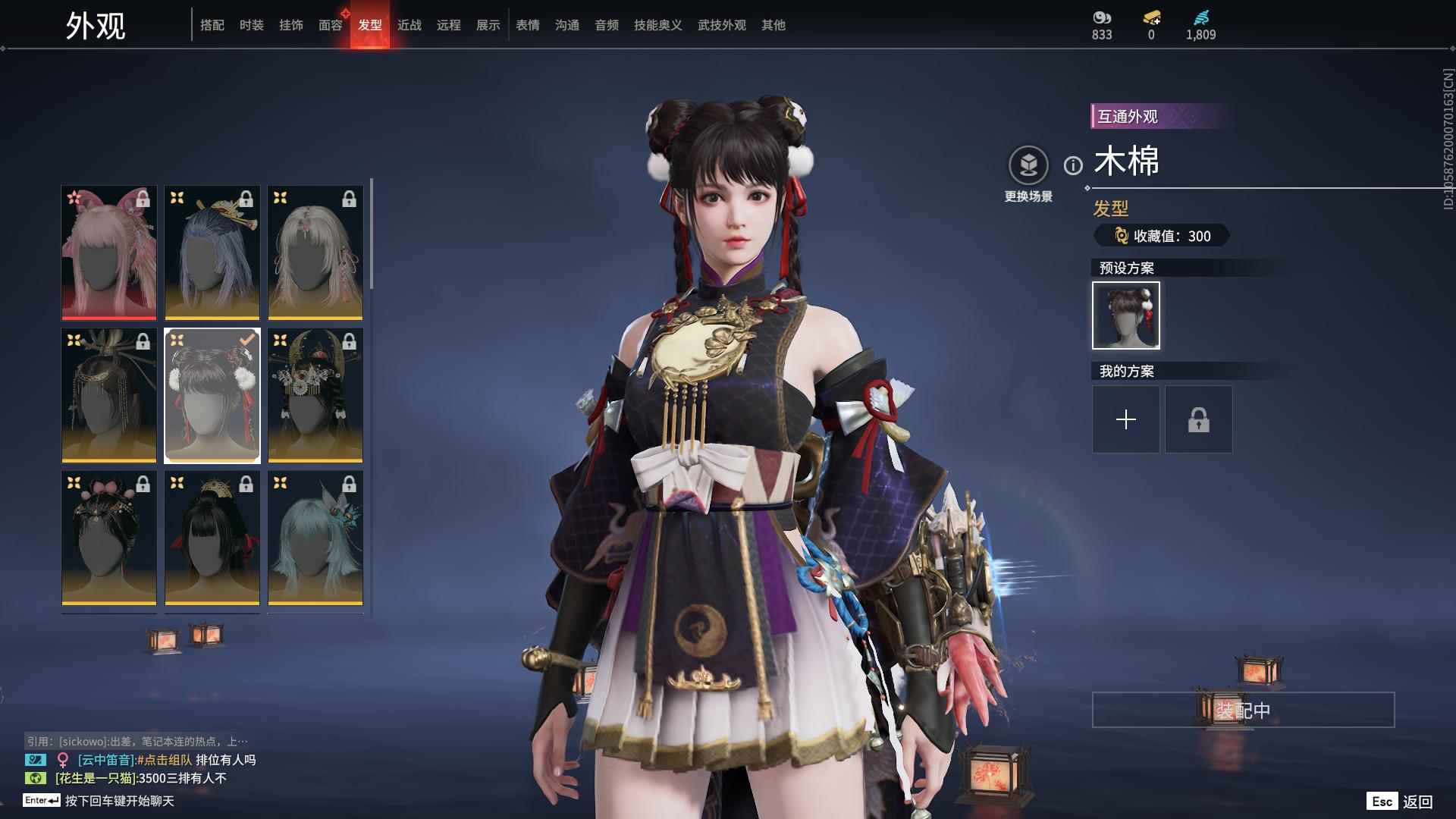Open the 表情 tab
The width and height of the screenshot is (1456, 819).
(x=527, y=25)
